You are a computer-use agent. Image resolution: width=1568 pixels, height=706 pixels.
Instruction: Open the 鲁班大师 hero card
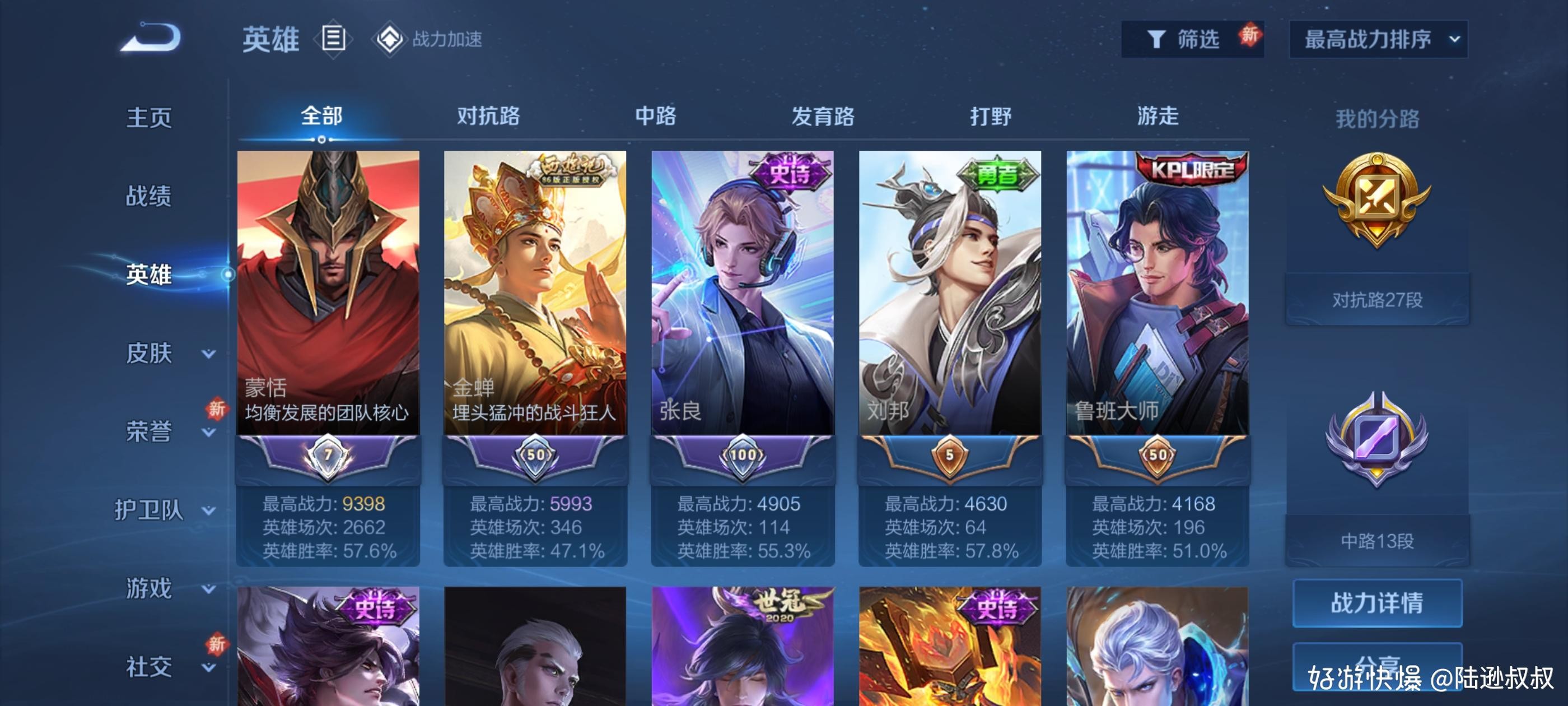pyautogui.click(x=1157, y=292)
